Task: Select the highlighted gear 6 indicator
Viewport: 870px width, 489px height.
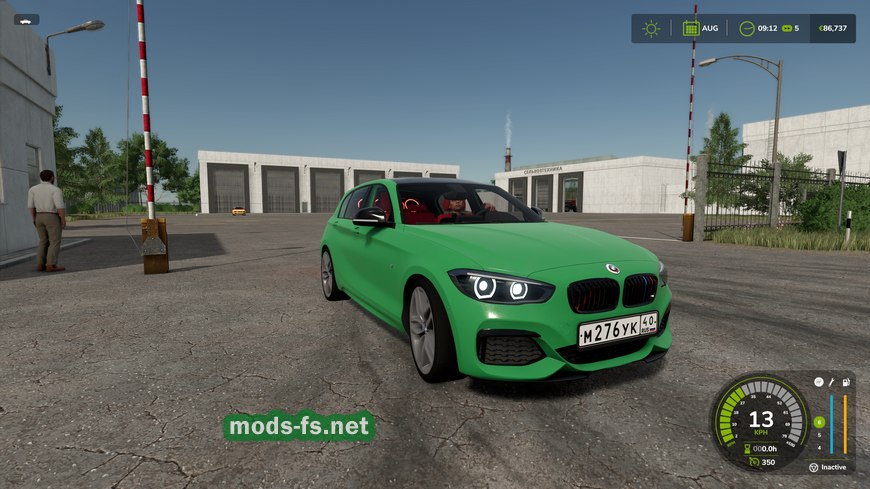Action: [x=818, y=422]
